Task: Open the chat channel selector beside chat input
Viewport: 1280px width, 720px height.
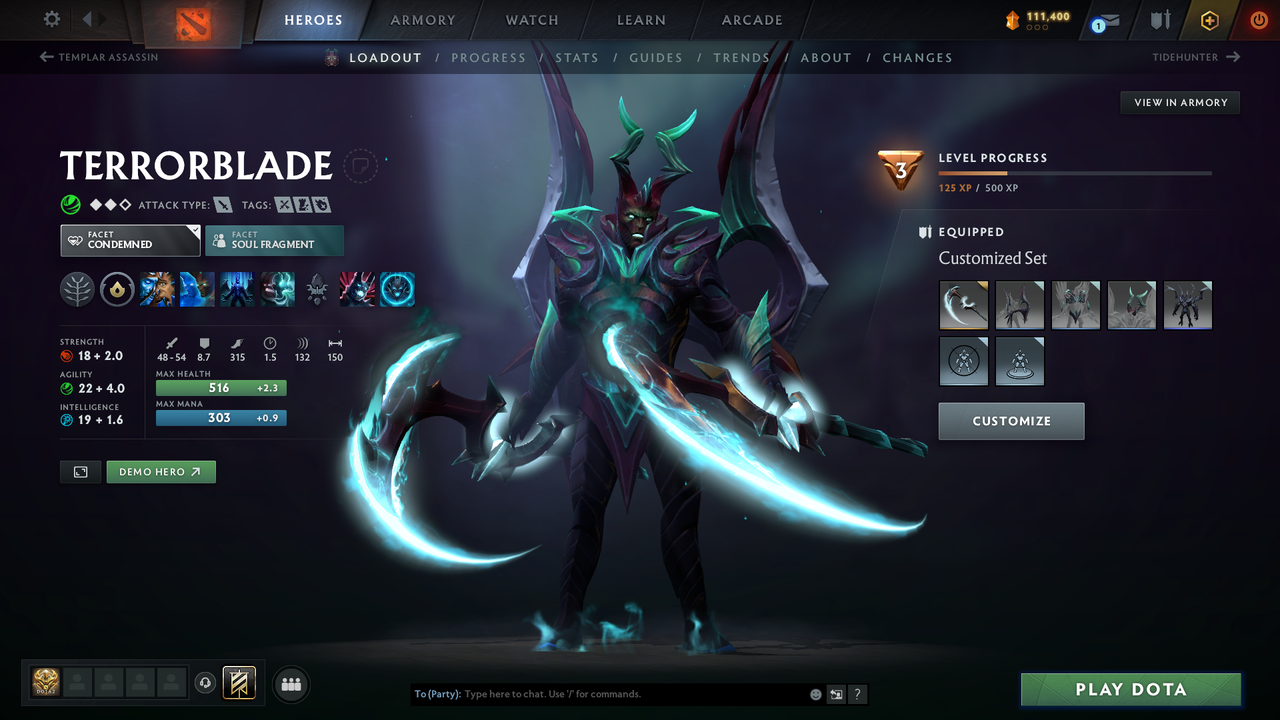Action: click(836, 693)
